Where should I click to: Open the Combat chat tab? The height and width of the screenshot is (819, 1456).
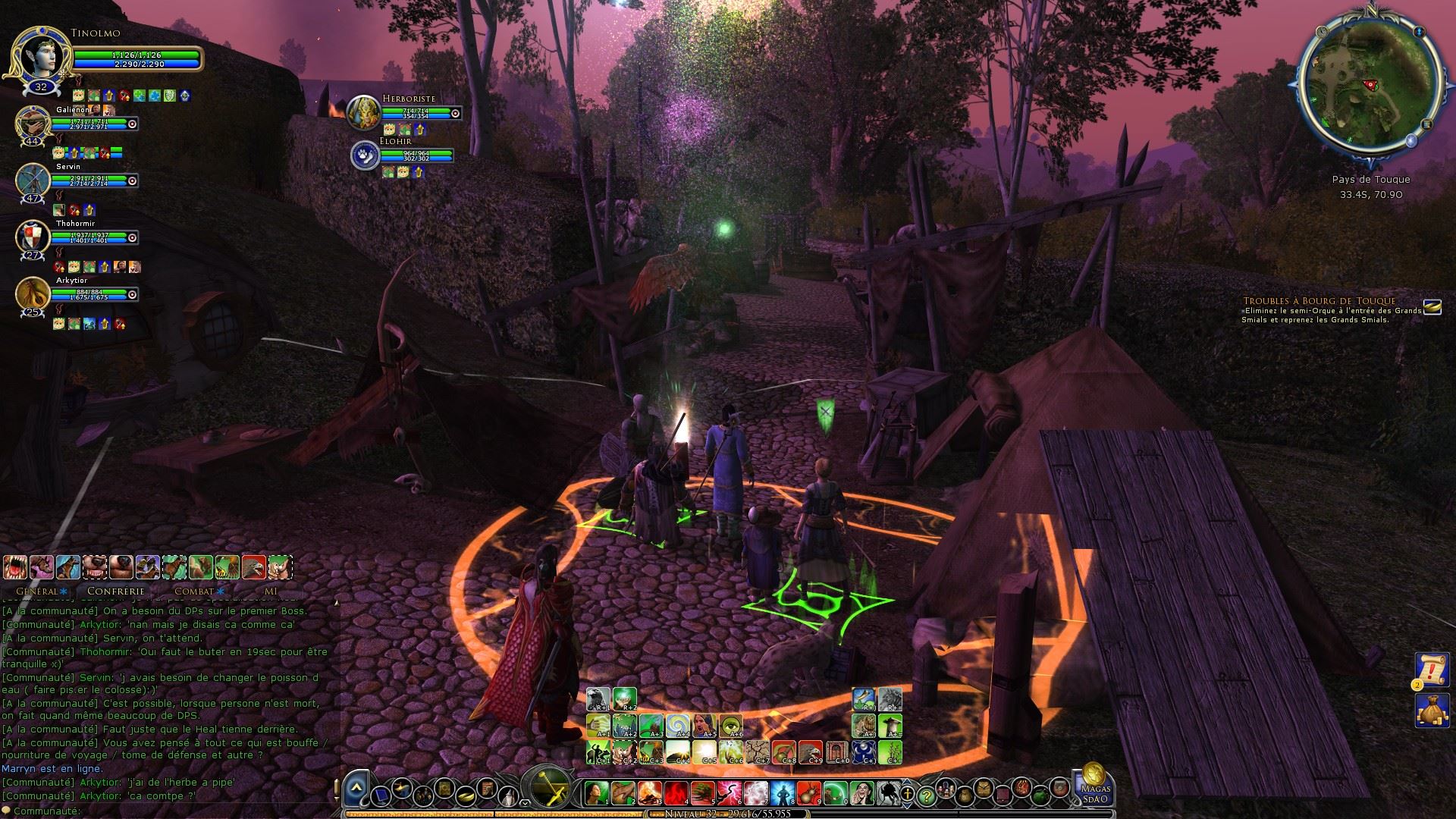pyautogui.click(x=194, y=591)
